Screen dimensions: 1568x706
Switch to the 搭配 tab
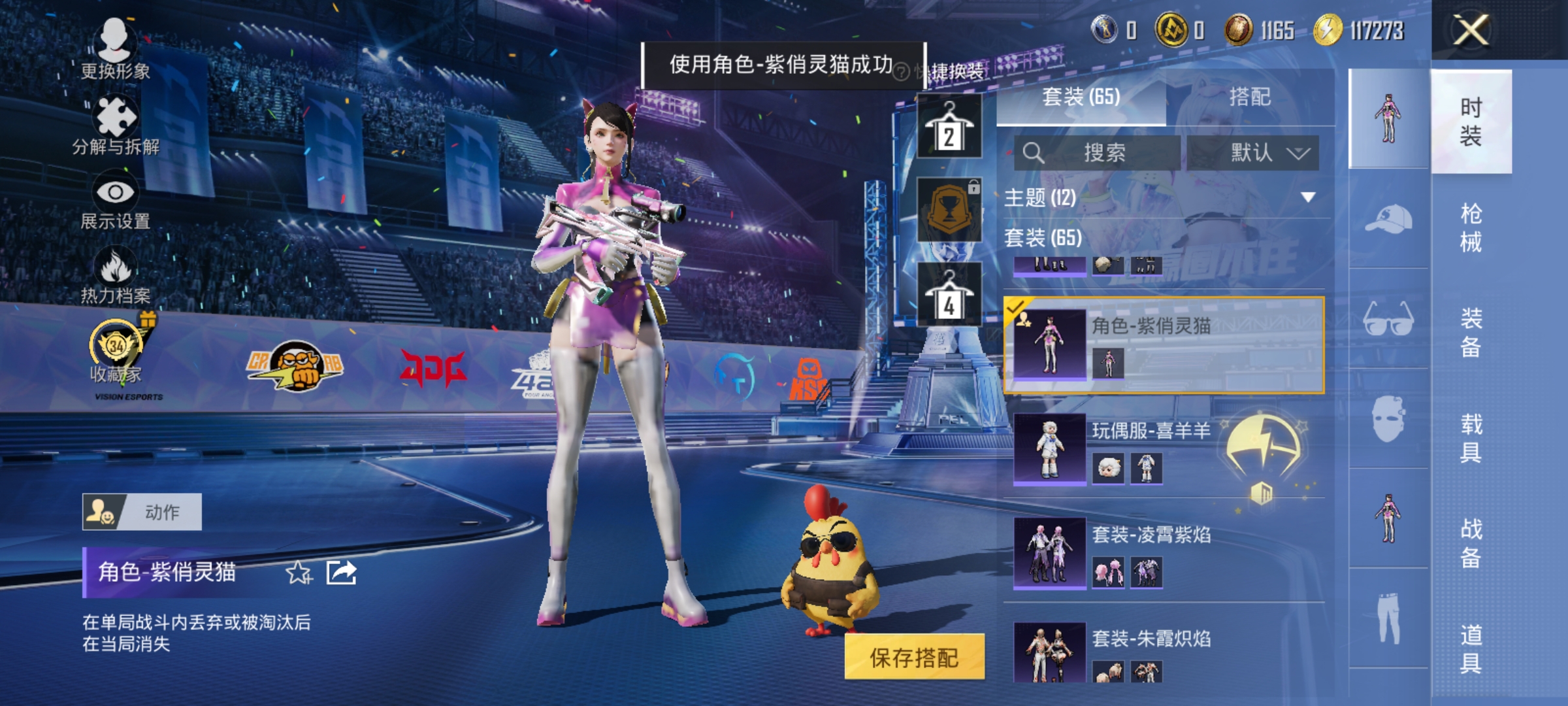point(1250,97)
